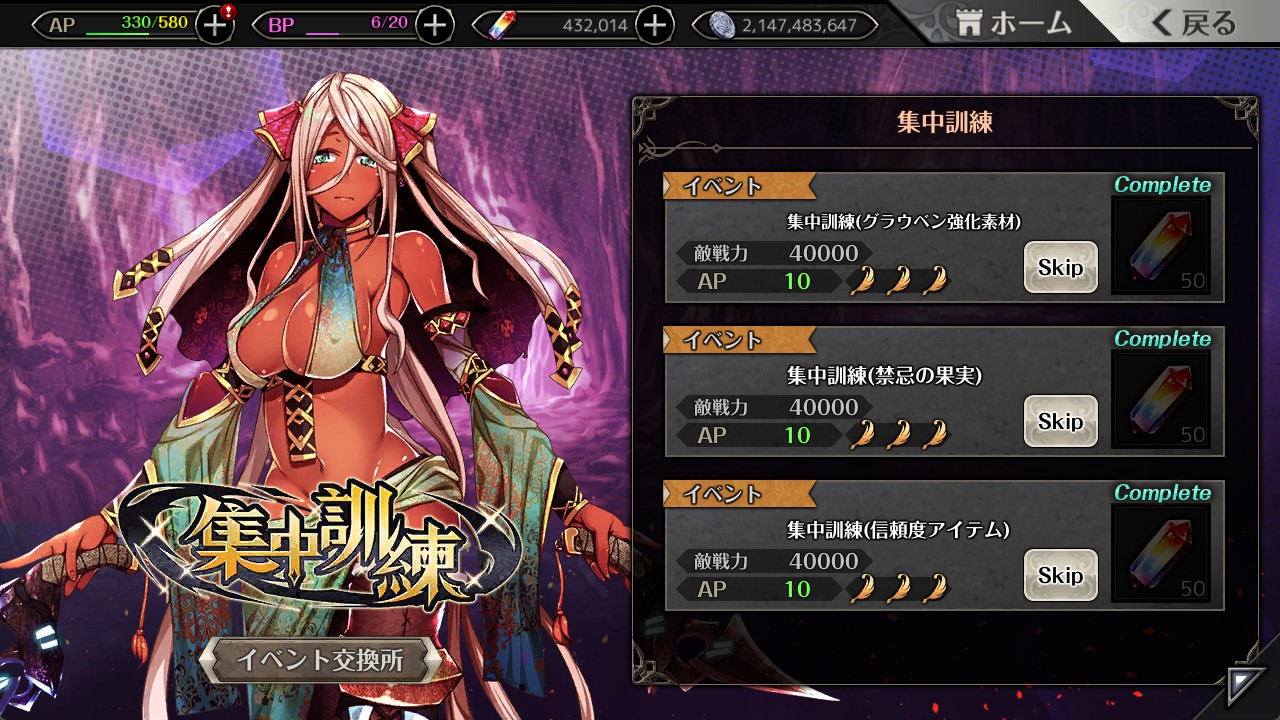The image size is (1280, 720).
Task: View the 禁忌の果実 quest crystal reward
Action: pos(1161,400)
